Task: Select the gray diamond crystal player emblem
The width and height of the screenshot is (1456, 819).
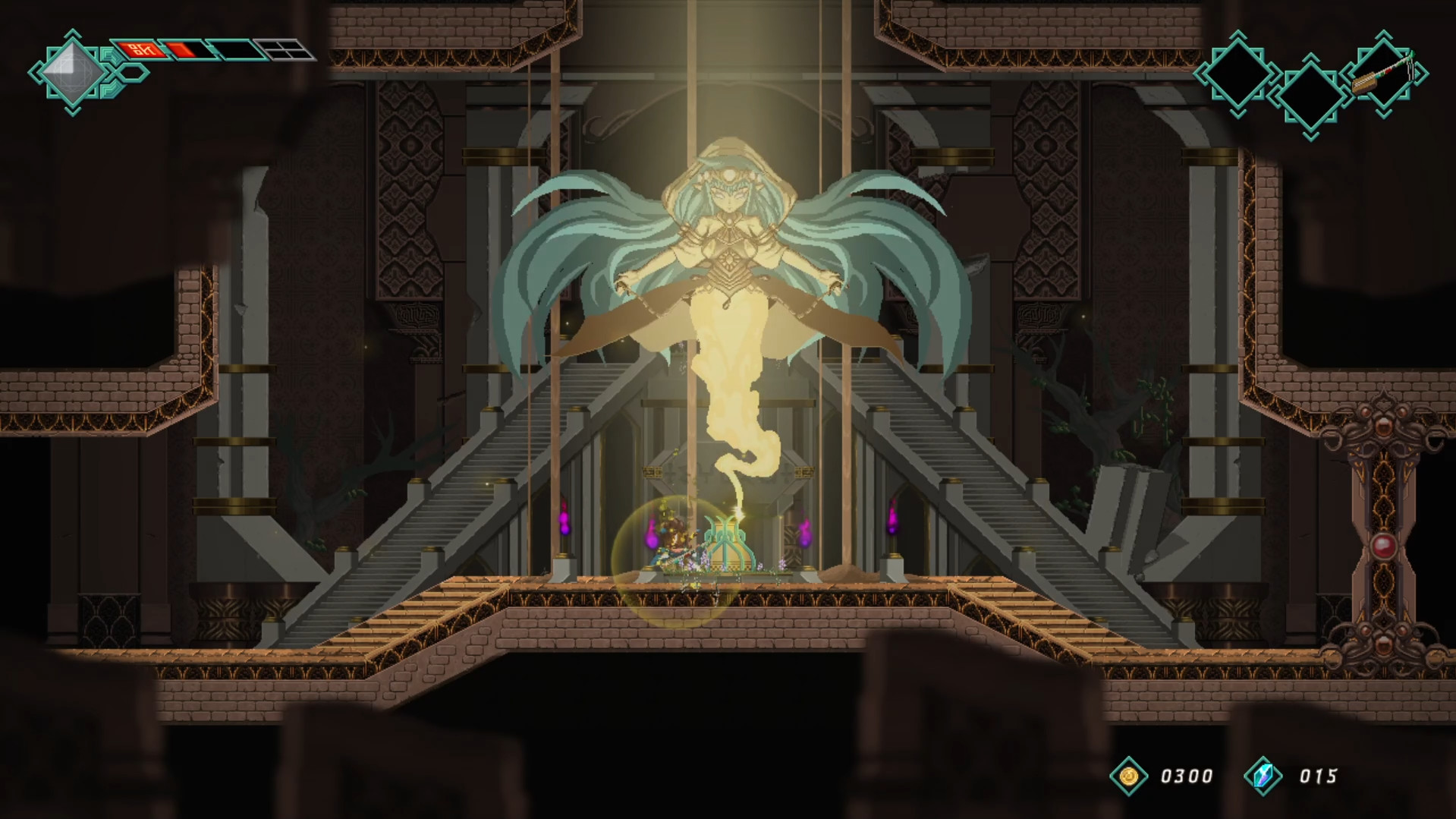Action: [73, 73]
